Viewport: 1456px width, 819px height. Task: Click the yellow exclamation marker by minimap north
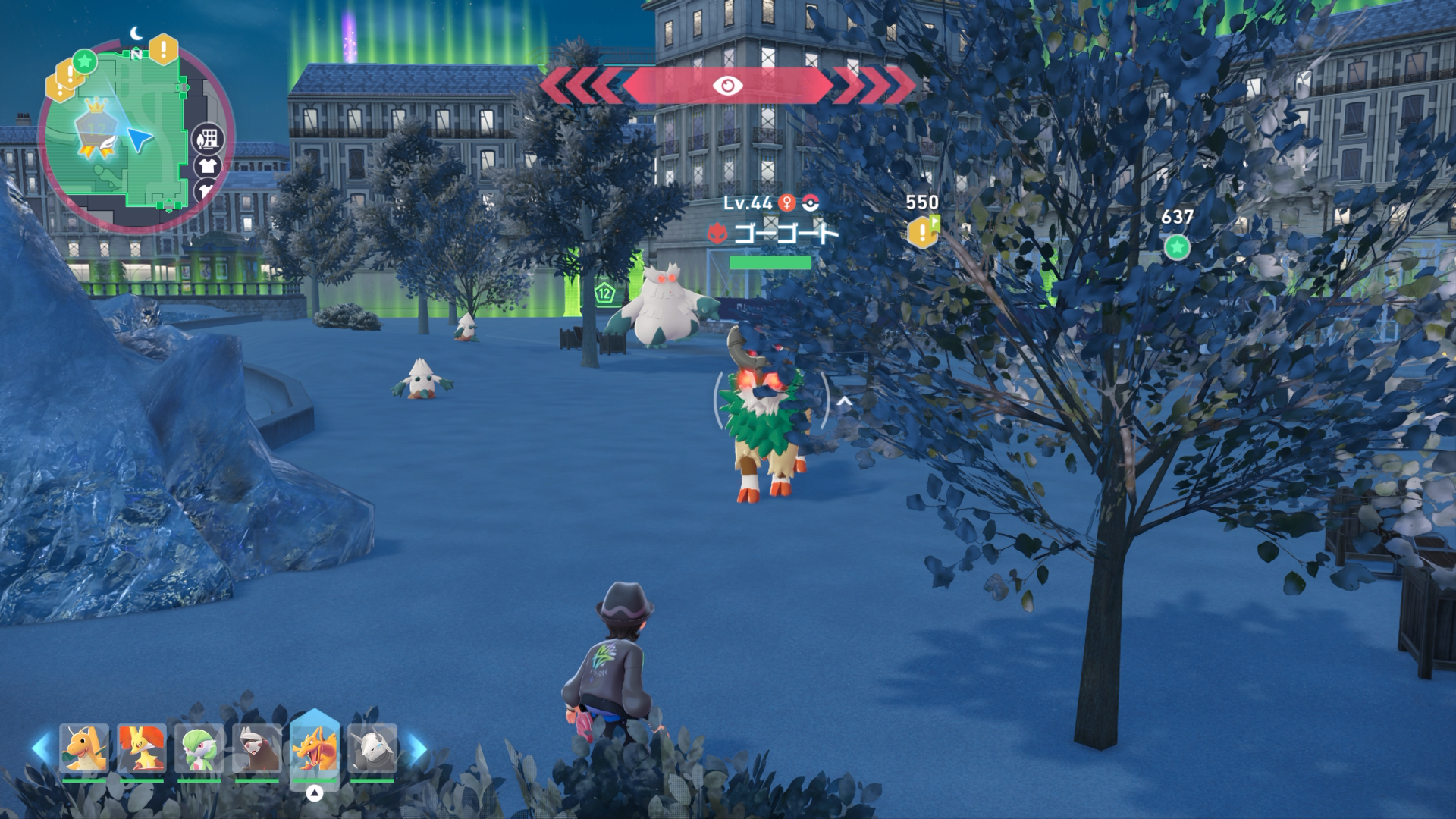[x=163, y=50]
